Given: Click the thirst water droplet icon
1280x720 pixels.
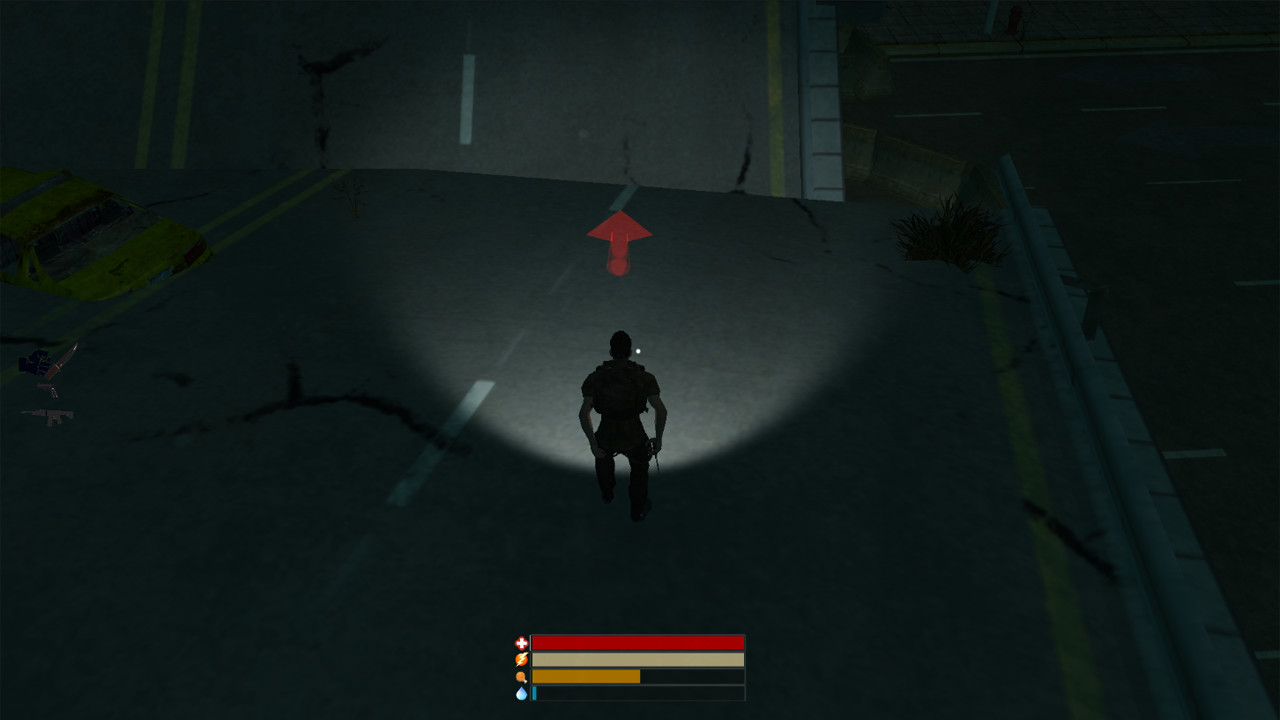Looking at the screenshot, I should coord(521,694).
